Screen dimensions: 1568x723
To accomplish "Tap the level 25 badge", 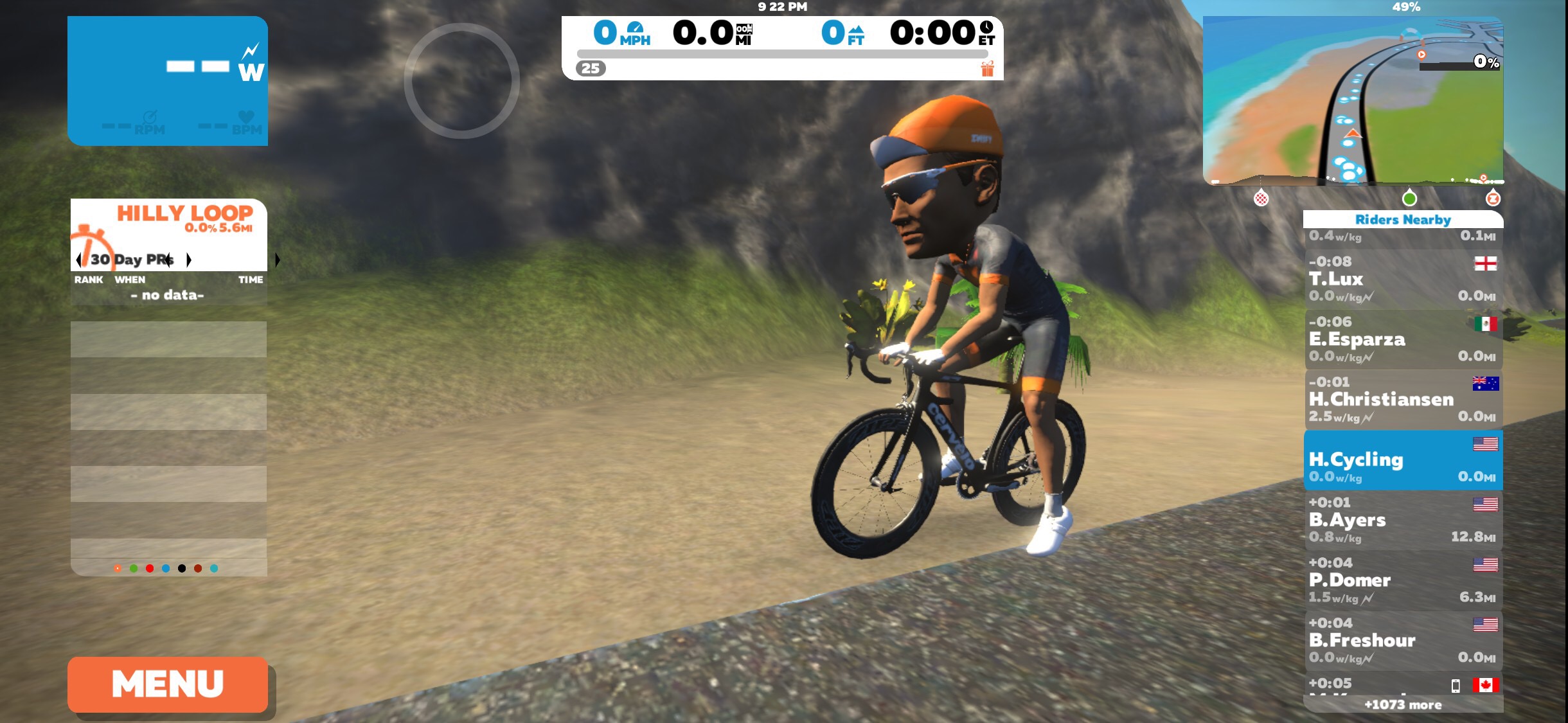I will [x=591, y=68].
